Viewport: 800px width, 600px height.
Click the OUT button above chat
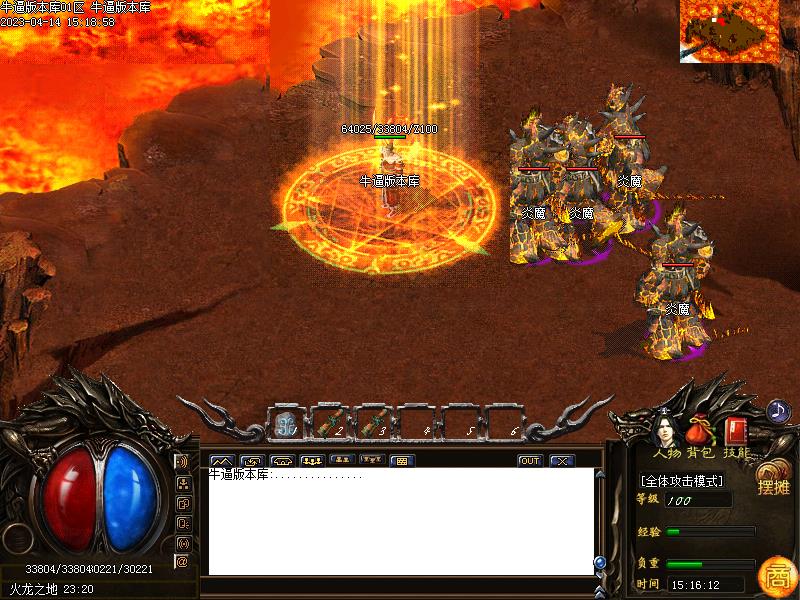530,461
